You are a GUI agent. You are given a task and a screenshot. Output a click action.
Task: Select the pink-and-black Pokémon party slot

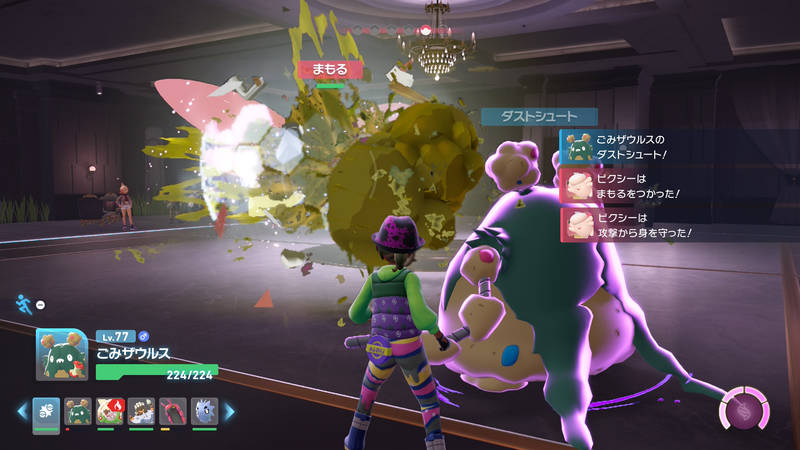click(173, 411)
